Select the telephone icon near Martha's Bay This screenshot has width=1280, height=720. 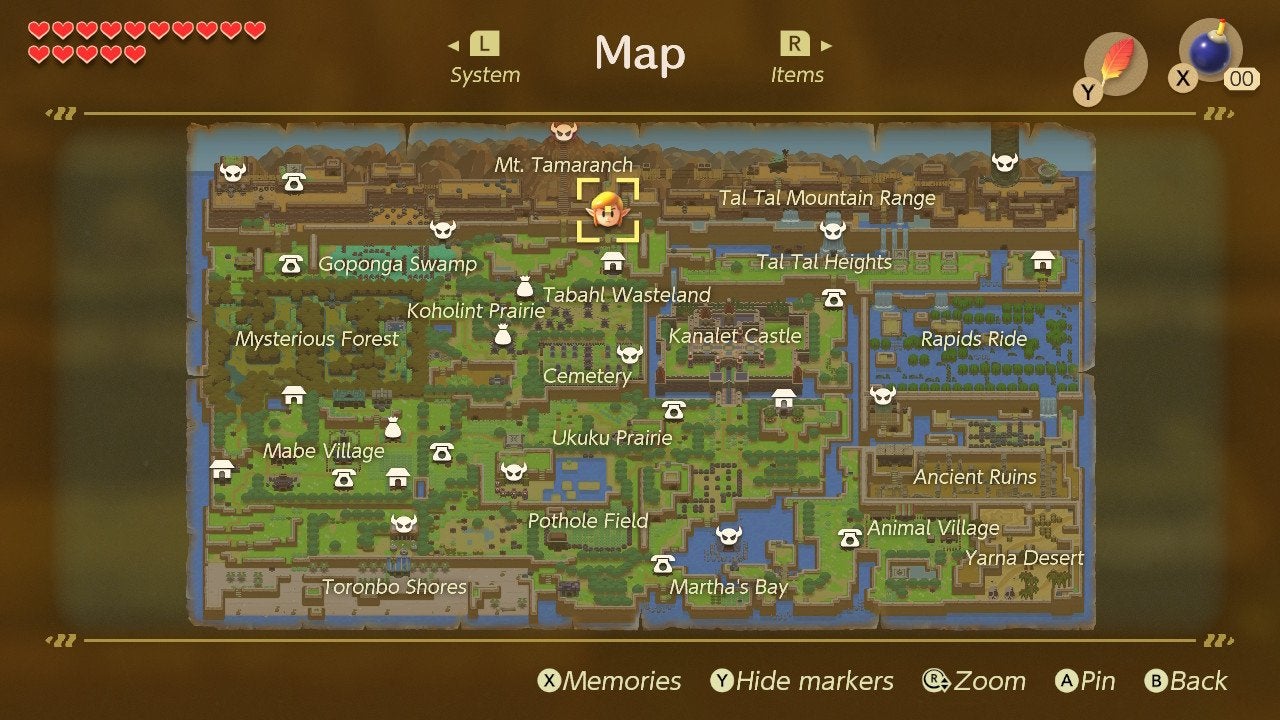tap(663, 563)
